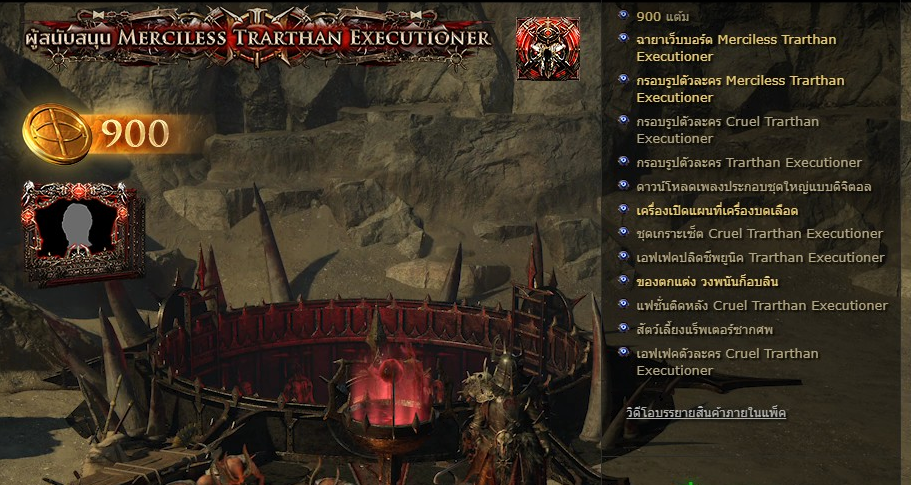Choose the Cruel Trarthan Executioner portrait frame entry

[726, 130]
